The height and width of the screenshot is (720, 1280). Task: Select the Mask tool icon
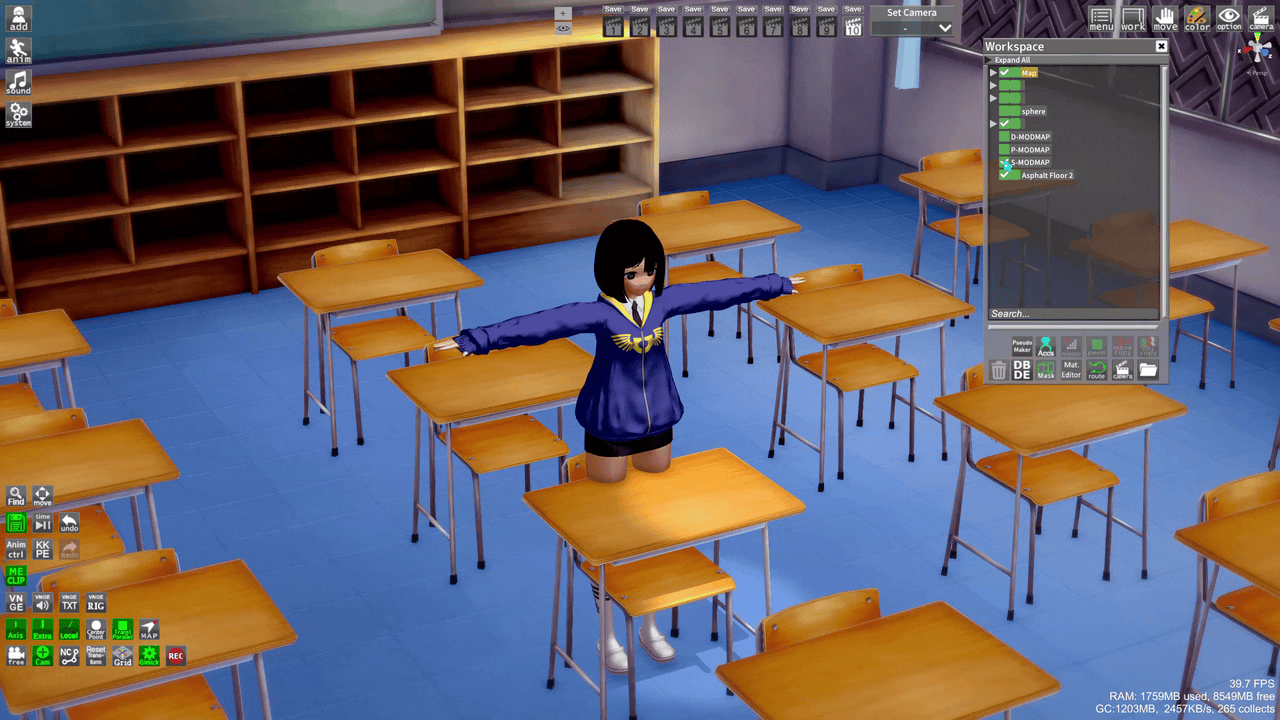click(1046, 371)
